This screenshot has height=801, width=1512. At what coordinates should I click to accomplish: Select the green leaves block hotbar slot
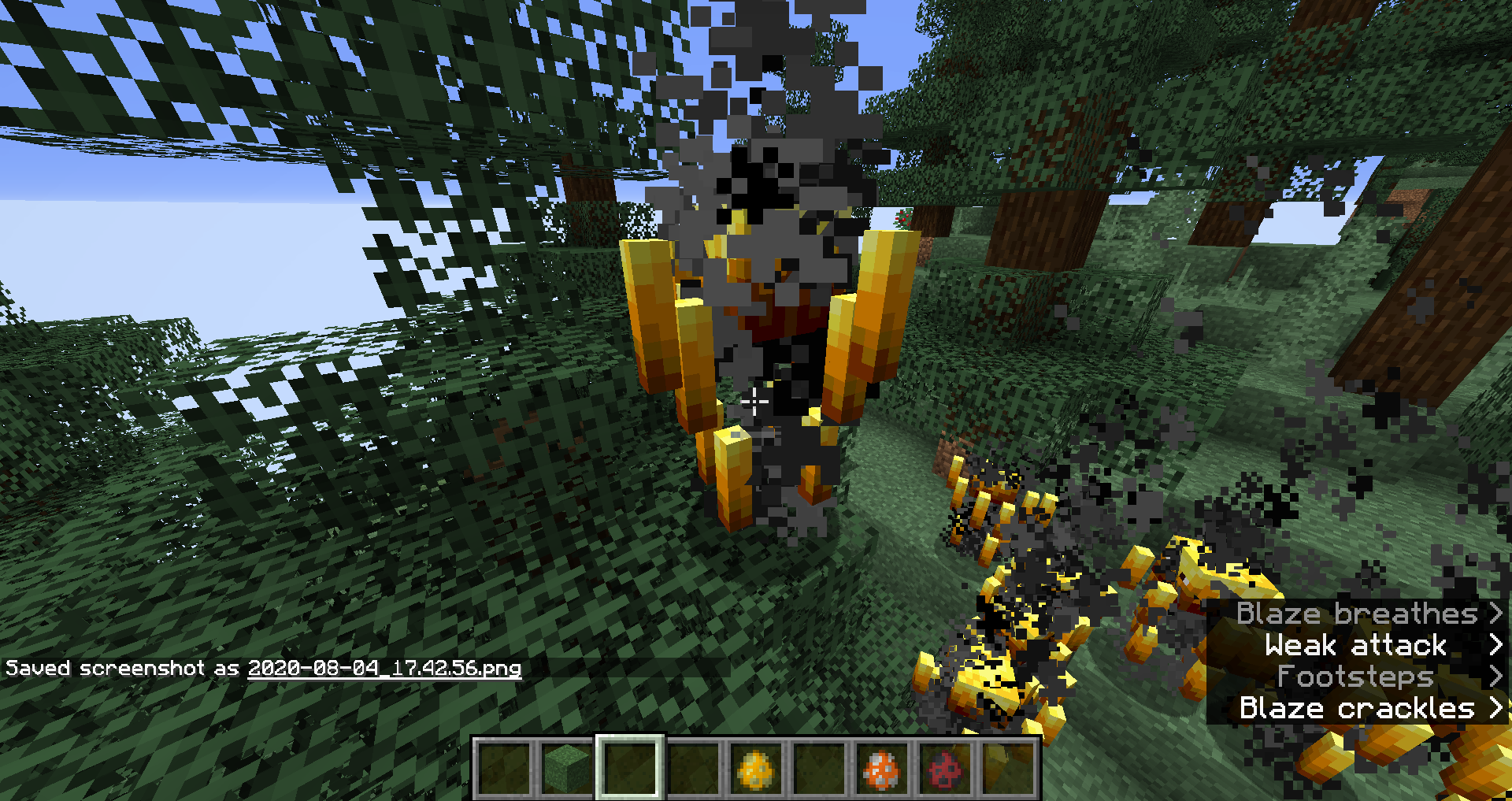(x=567, y=769)
